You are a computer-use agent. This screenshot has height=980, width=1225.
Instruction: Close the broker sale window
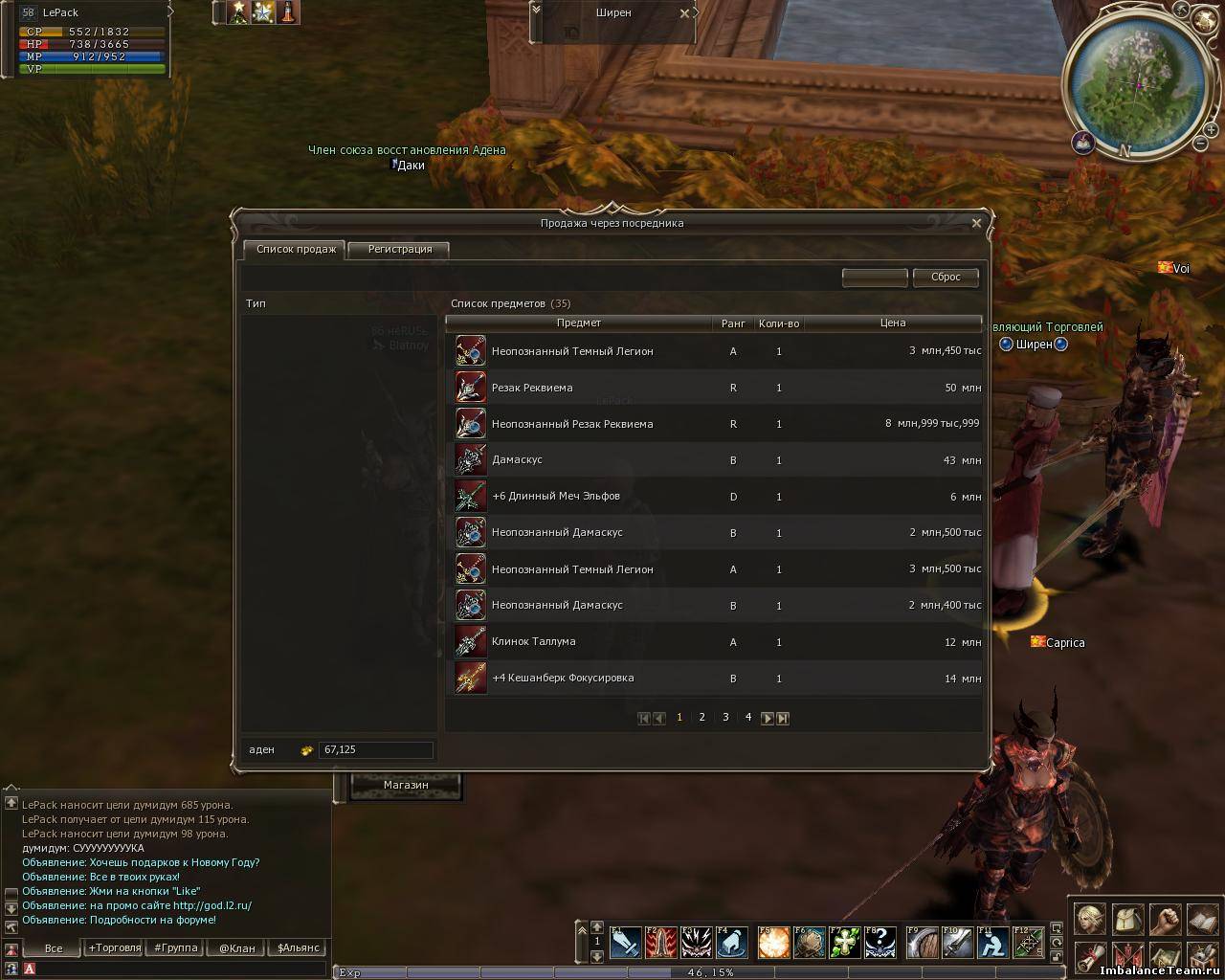[976, 223]
